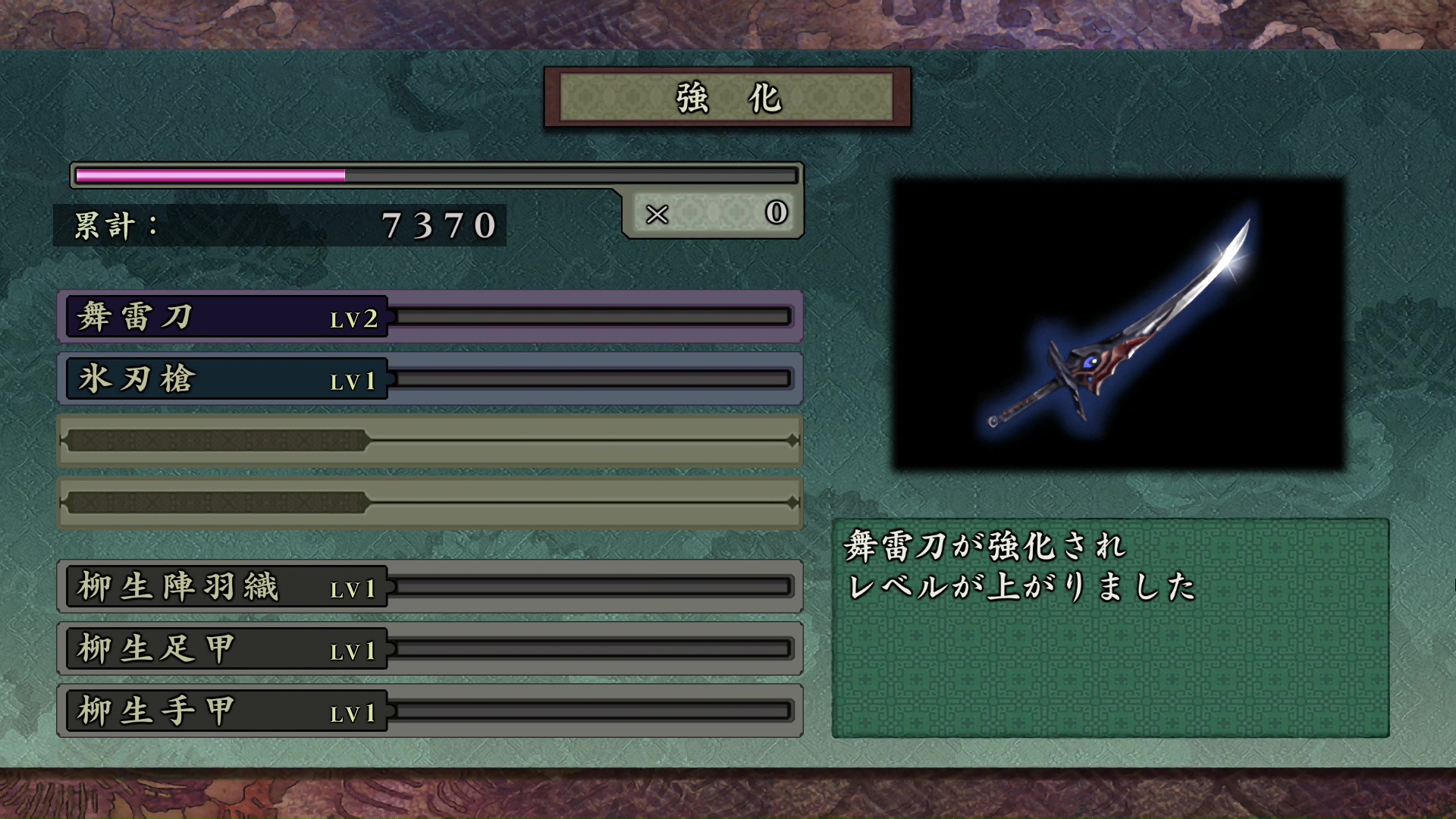Screen dimensions: 1456x819
Task: Choose the 柳生手甲 gauntlets row
Action: tap(429, 711)
